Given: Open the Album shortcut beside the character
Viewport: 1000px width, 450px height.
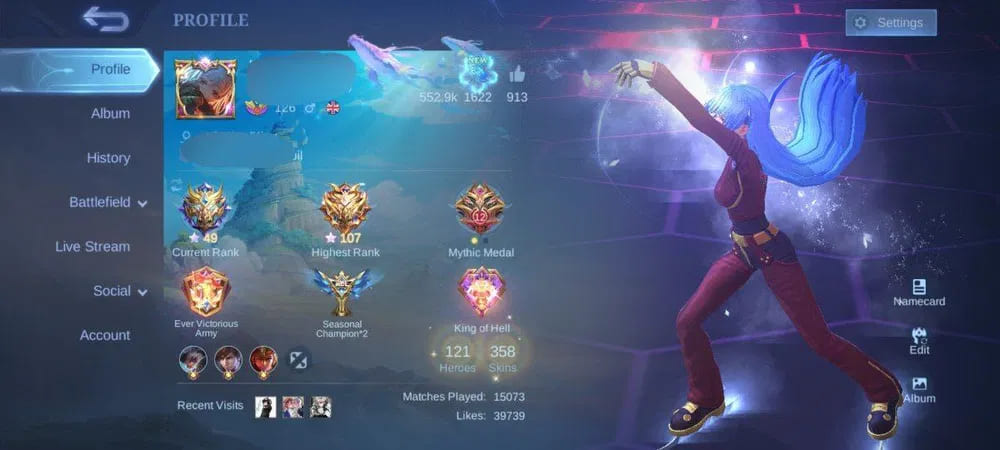Looking at the screenshot, I should (x=919, y=389).
